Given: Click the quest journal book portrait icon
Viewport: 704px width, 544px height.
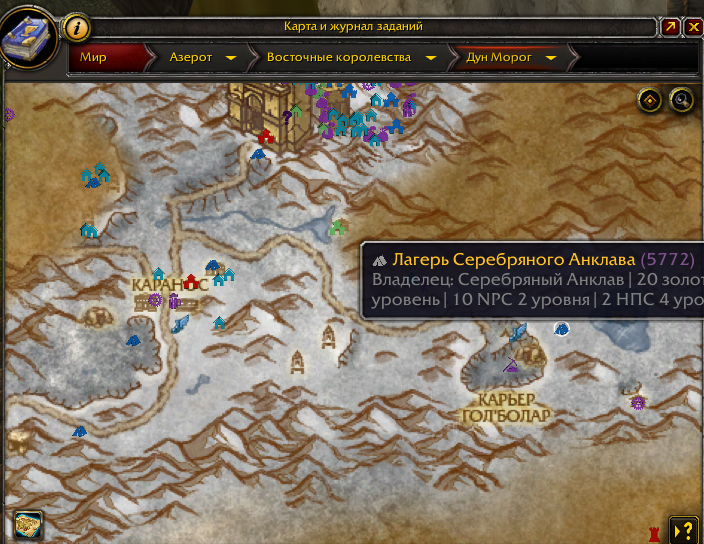Looking at the screenshot, I should [x=30, y=38].
